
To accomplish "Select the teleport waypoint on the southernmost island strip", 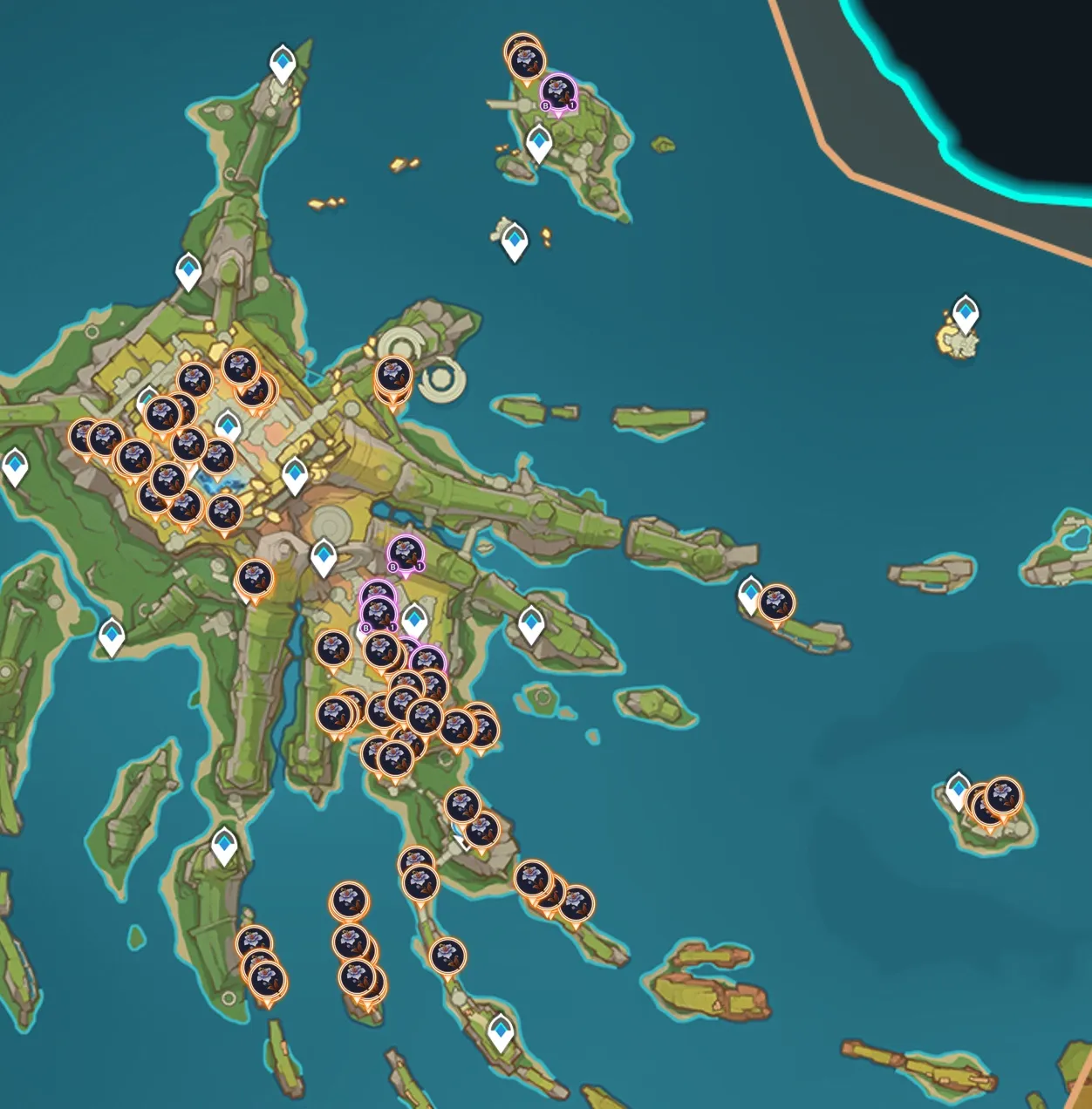I will click(x=500, y=1031).
